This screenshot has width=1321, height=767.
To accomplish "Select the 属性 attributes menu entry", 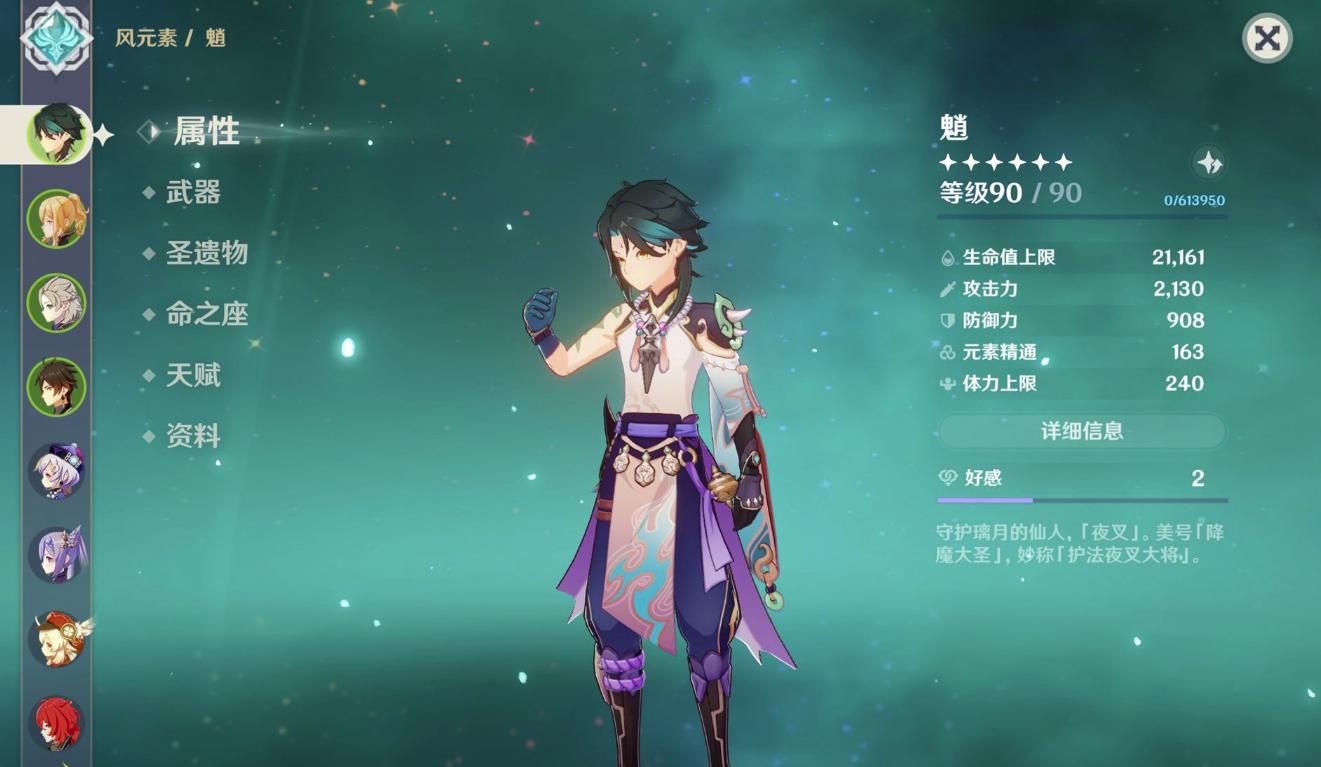I will pos(208,131).
